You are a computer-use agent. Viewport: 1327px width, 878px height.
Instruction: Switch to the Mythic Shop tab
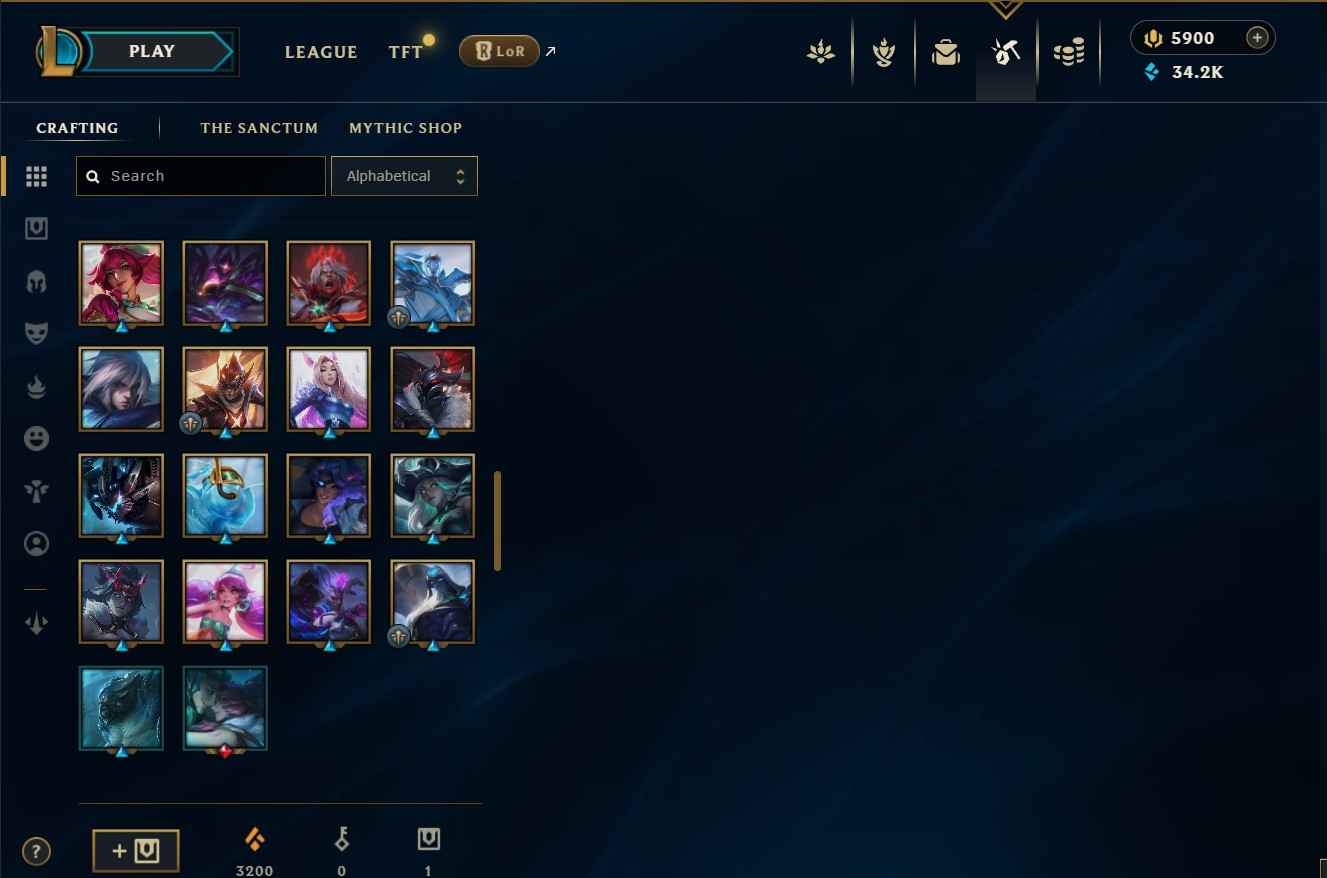coord(405,128)
